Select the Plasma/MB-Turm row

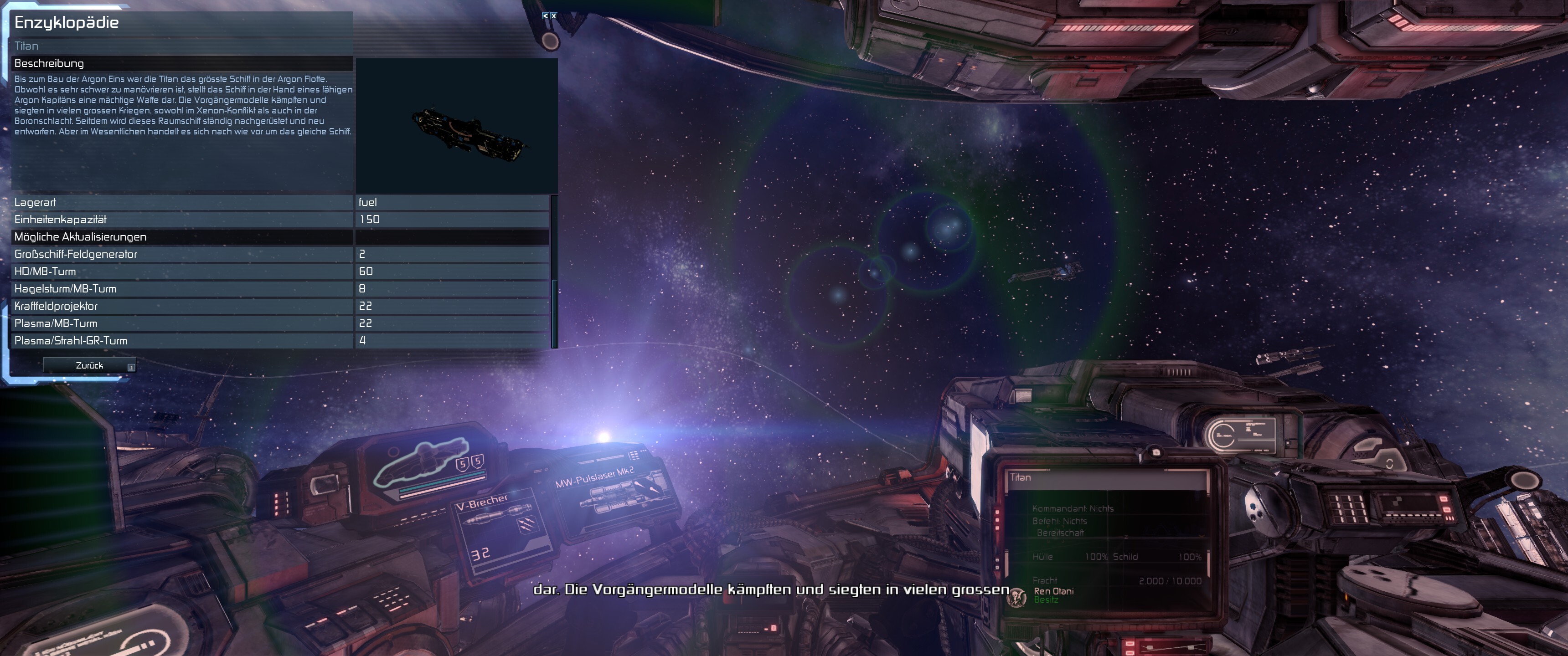coord(183,324)
